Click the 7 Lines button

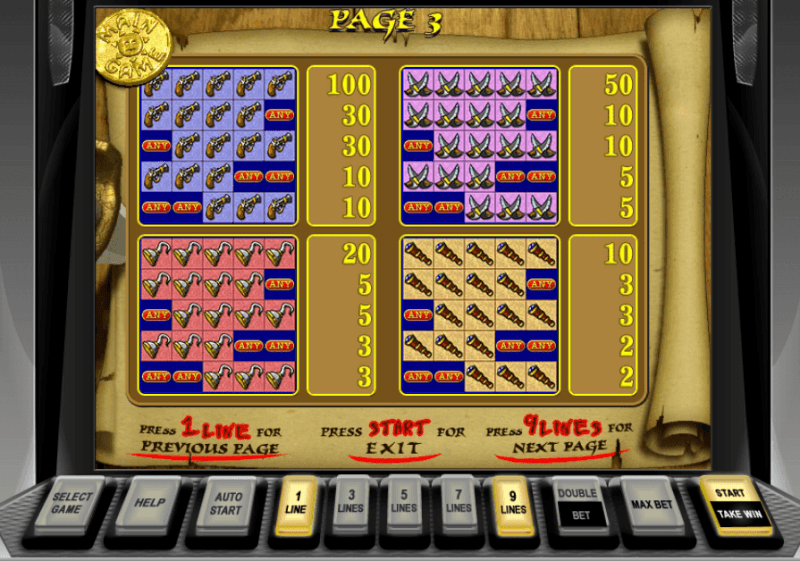point(458,501)
